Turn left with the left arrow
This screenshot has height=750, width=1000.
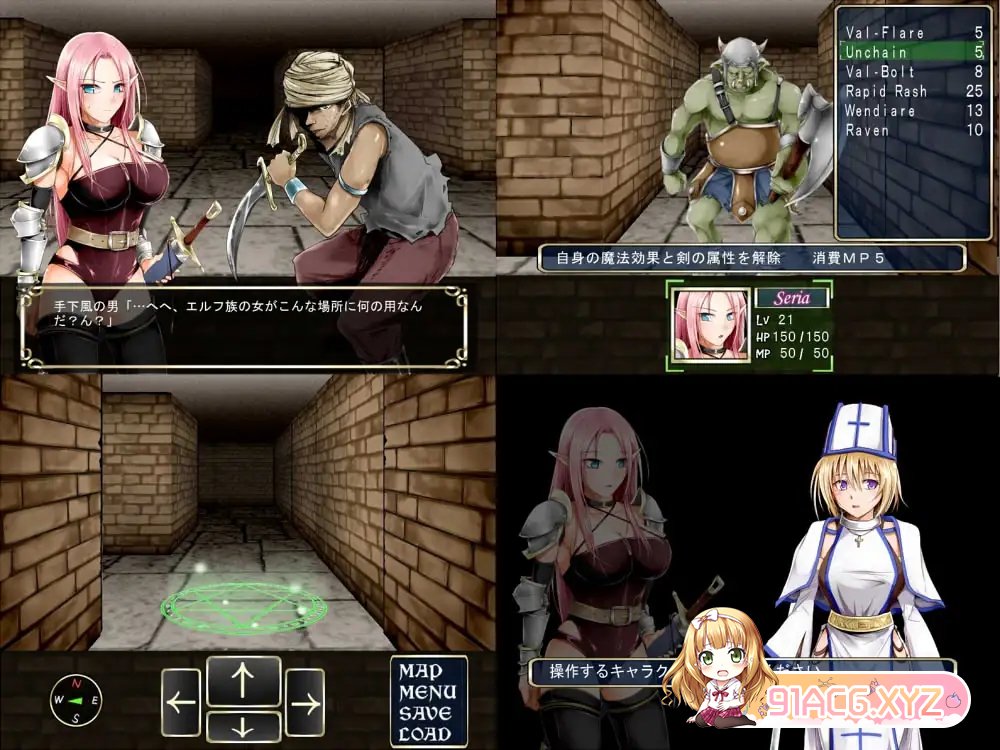[x=181, y=702]
